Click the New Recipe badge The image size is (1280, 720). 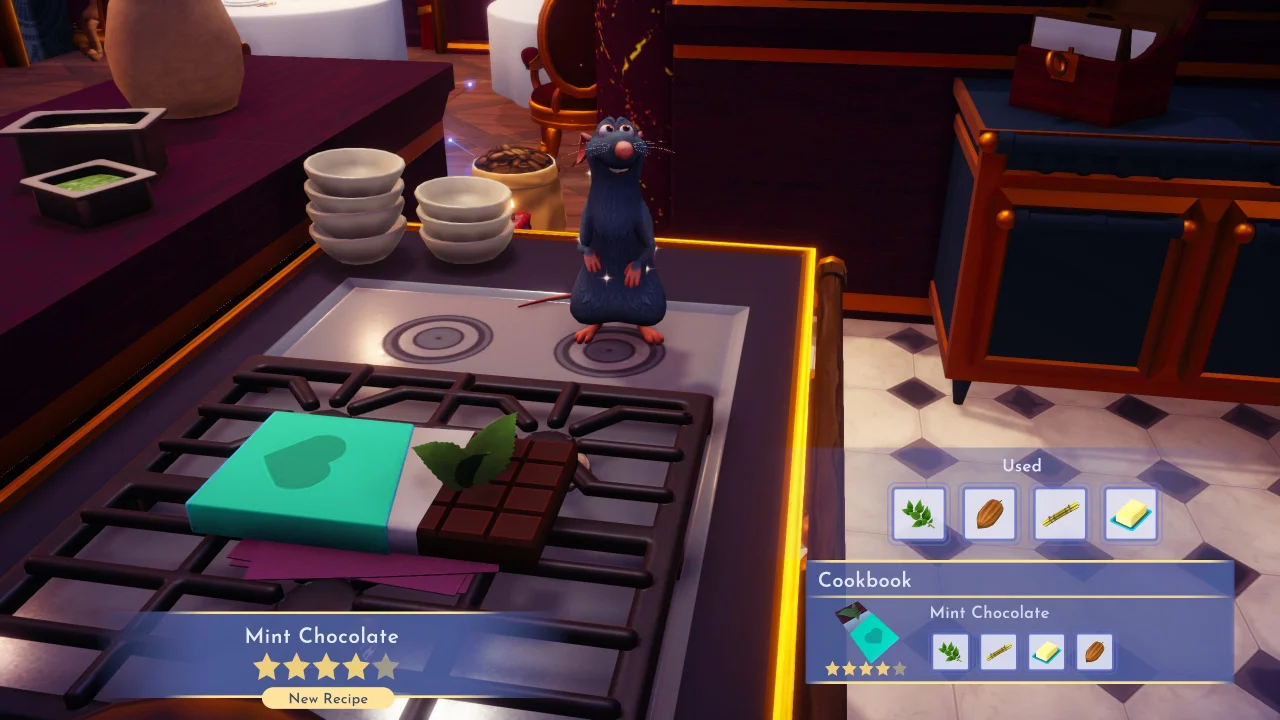(327, 698)
